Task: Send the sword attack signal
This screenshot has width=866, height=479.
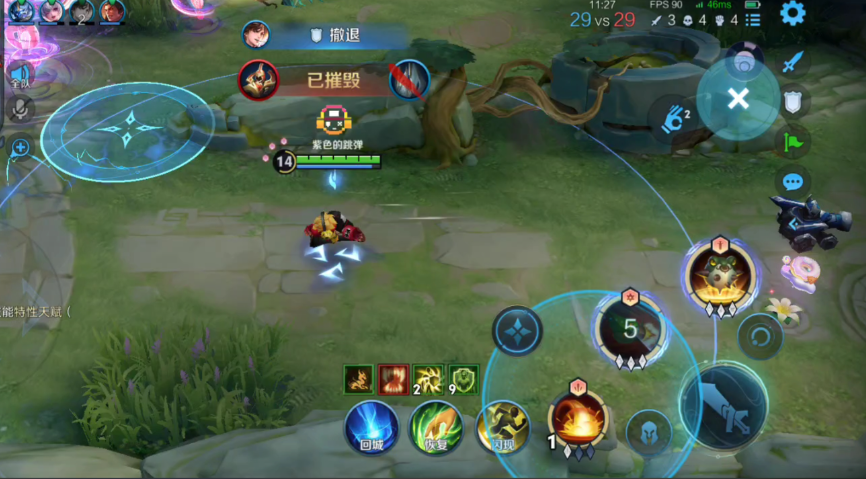Action: (x=793, y=63)
